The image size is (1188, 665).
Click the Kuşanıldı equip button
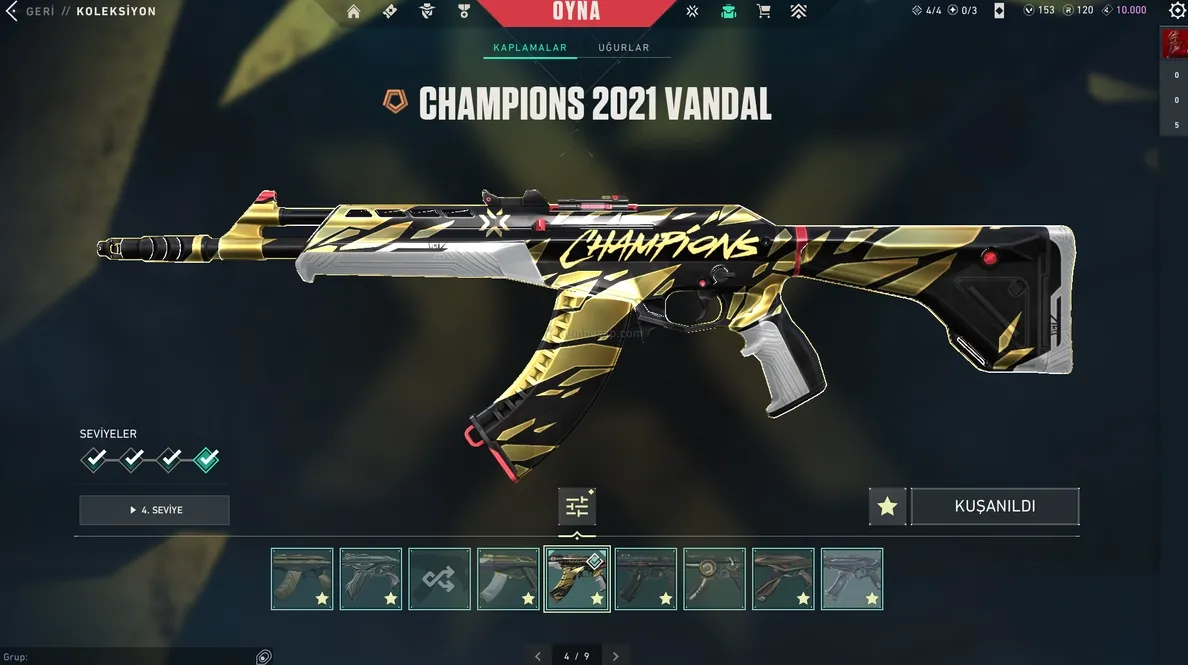pyautogui.click(x=995, y=507)
